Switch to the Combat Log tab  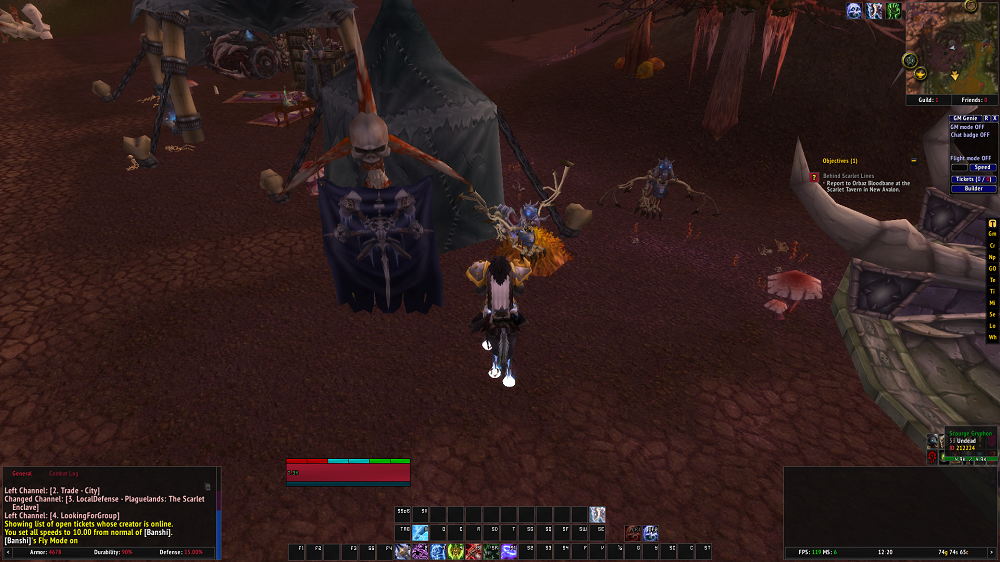[63, 473]
